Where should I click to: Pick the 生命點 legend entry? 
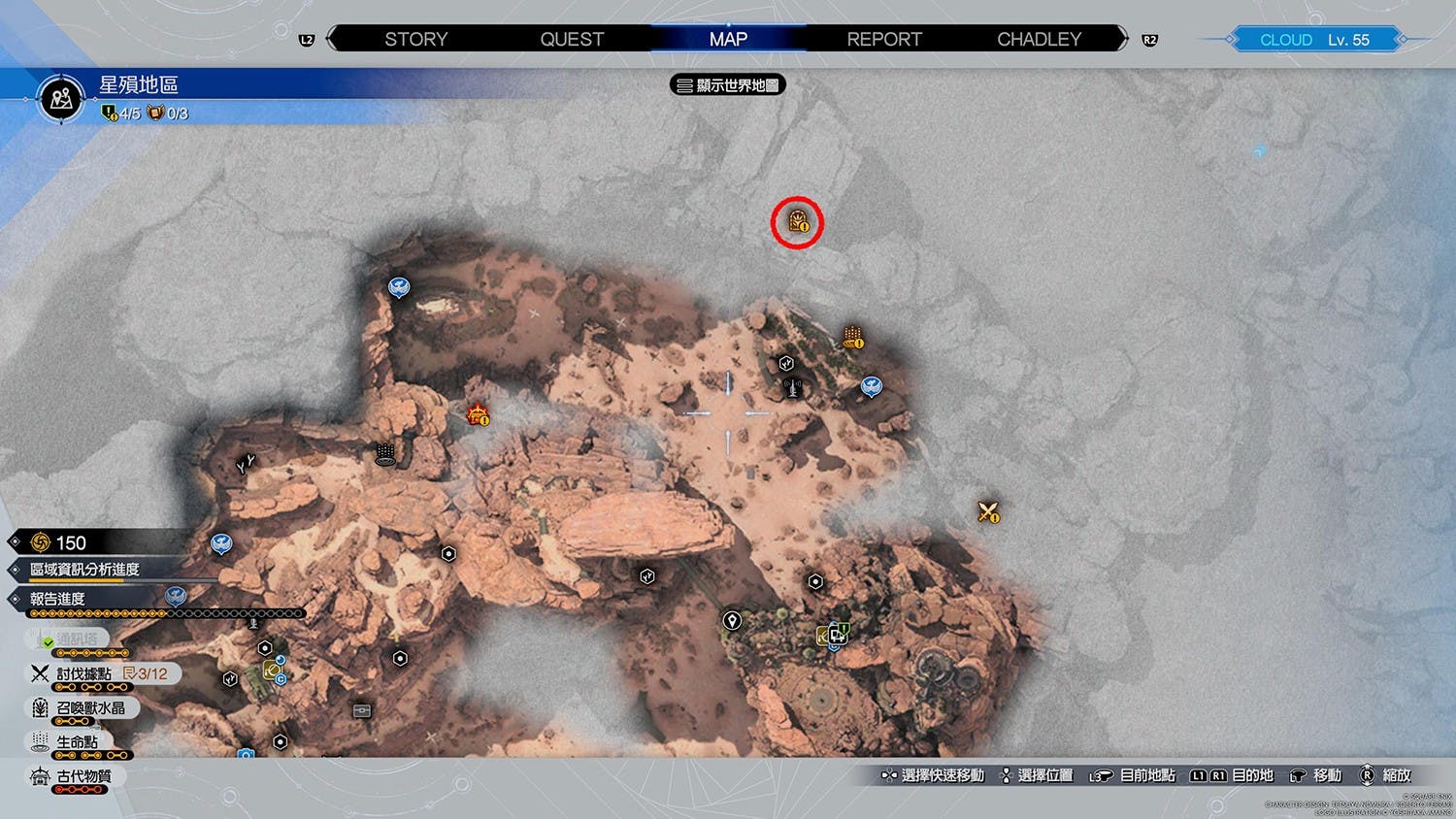click(77, 742)
